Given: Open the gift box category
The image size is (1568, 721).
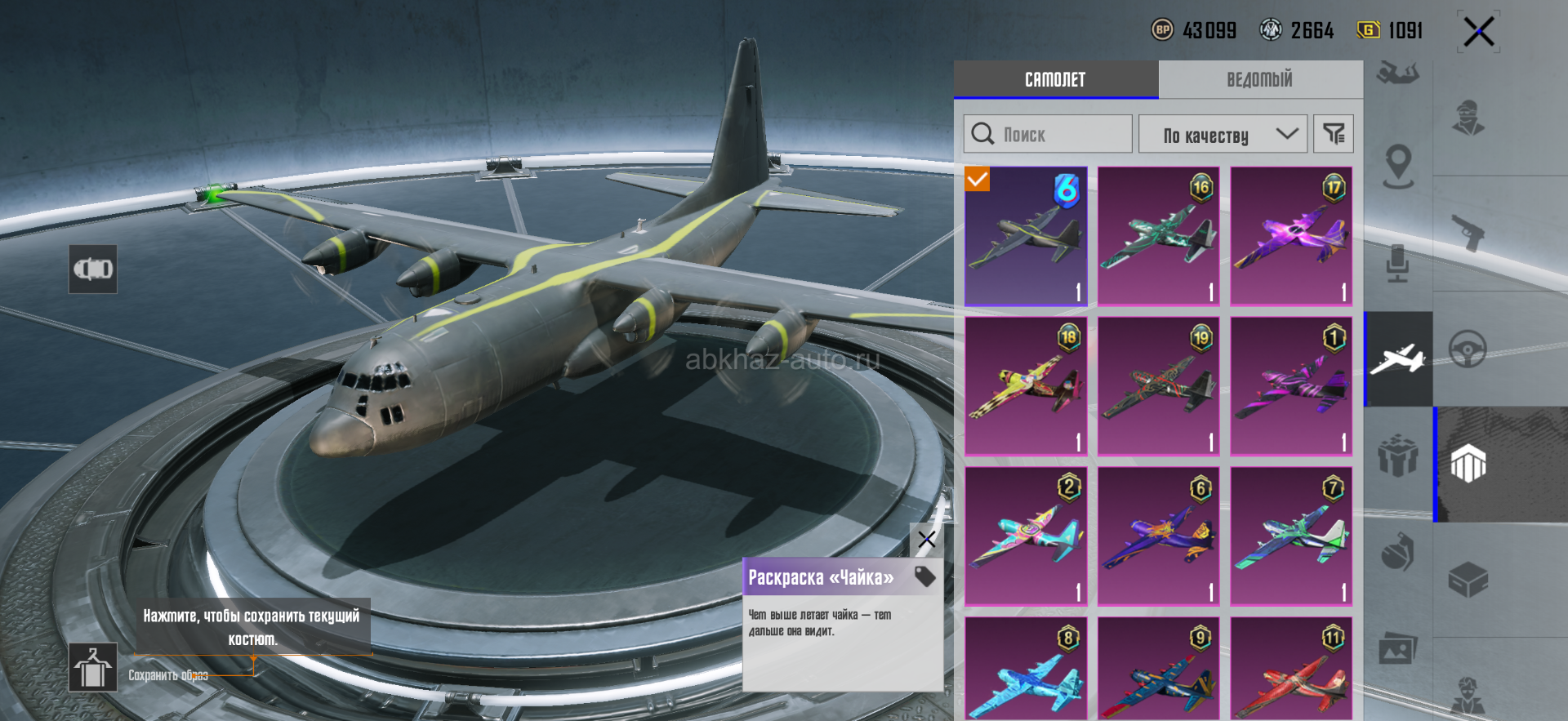Looking at the screenshot, I should pyautogui.click(x=1397, y=456).
